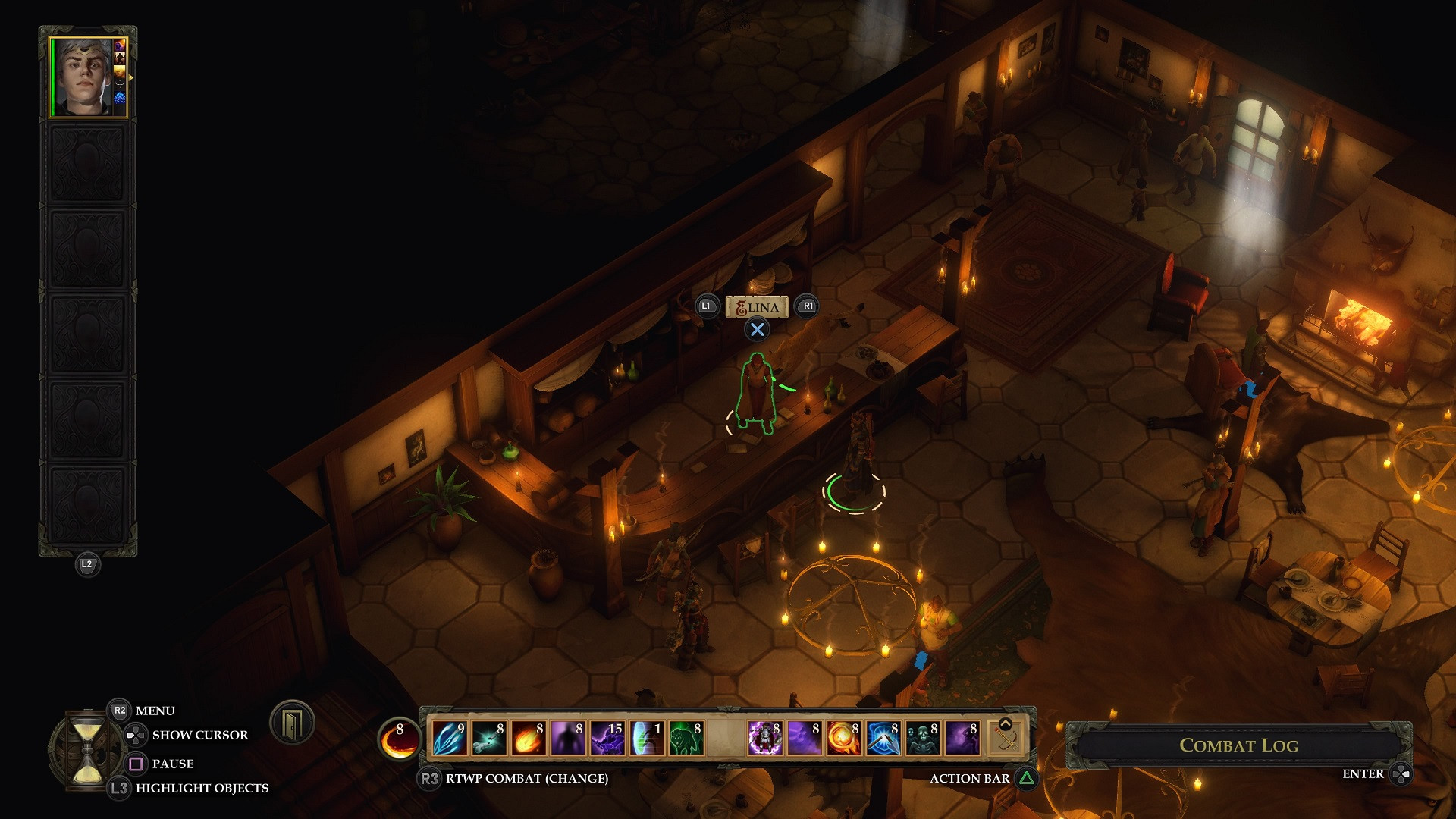Screen dimensions: 1456x819
Task: Activate the purple shadow figure spell
Action: click(567, 738)
